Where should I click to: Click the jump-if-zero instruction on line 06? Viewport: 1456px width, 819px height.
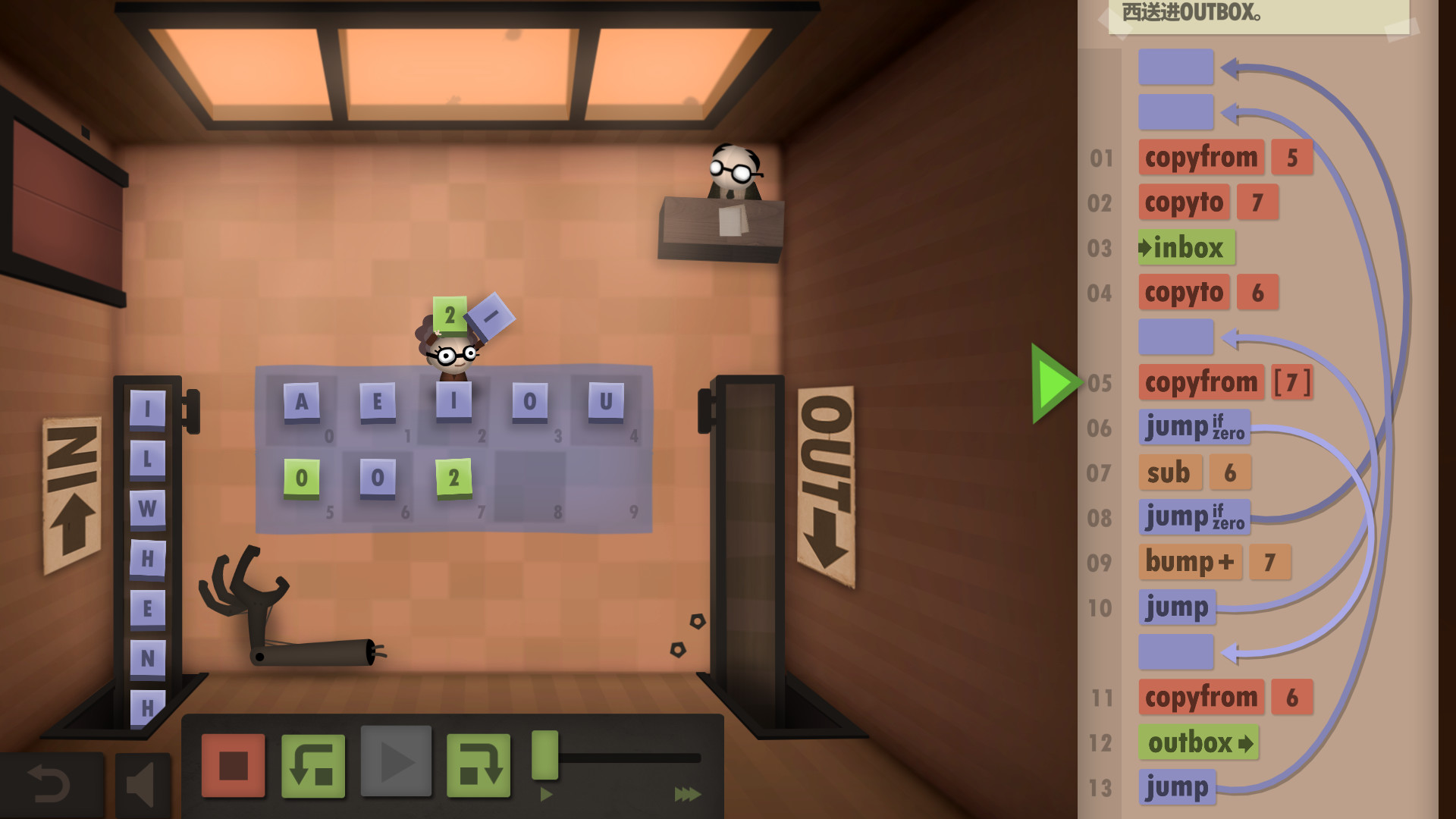click(1194, 427)
